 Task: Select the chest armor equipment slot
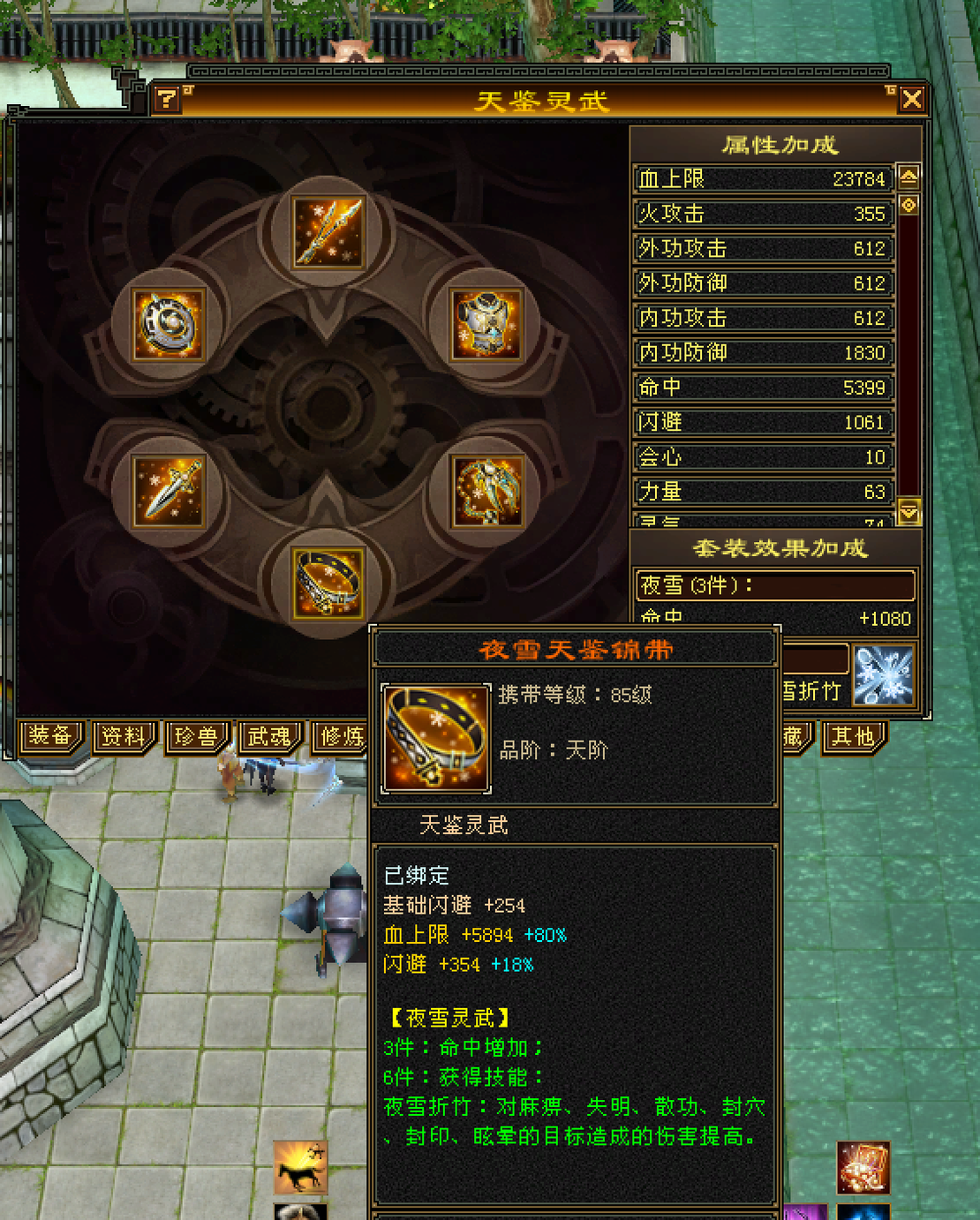click(x=487, y=324)
